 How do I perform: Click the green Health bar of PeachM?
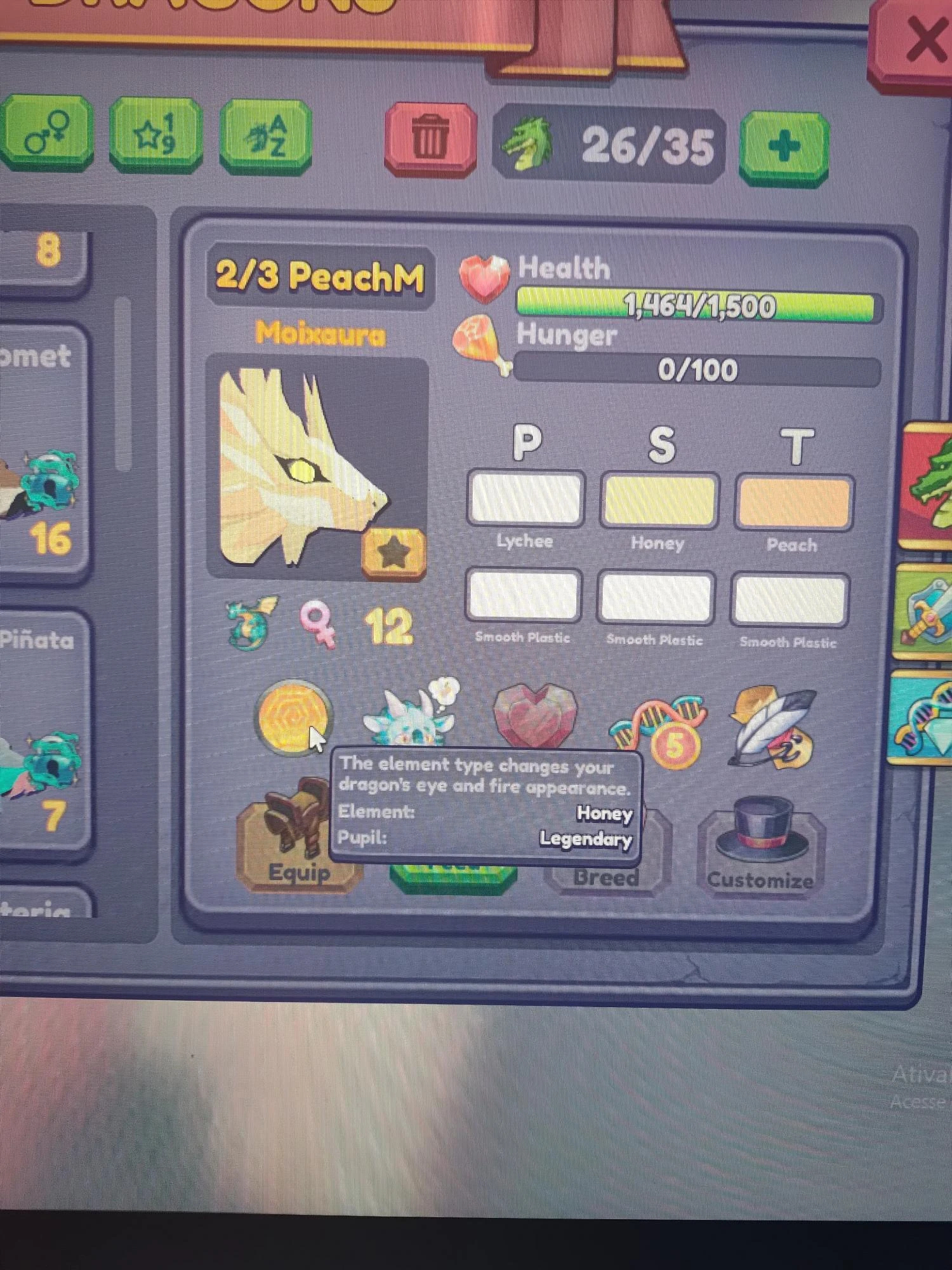pos(698,304)
